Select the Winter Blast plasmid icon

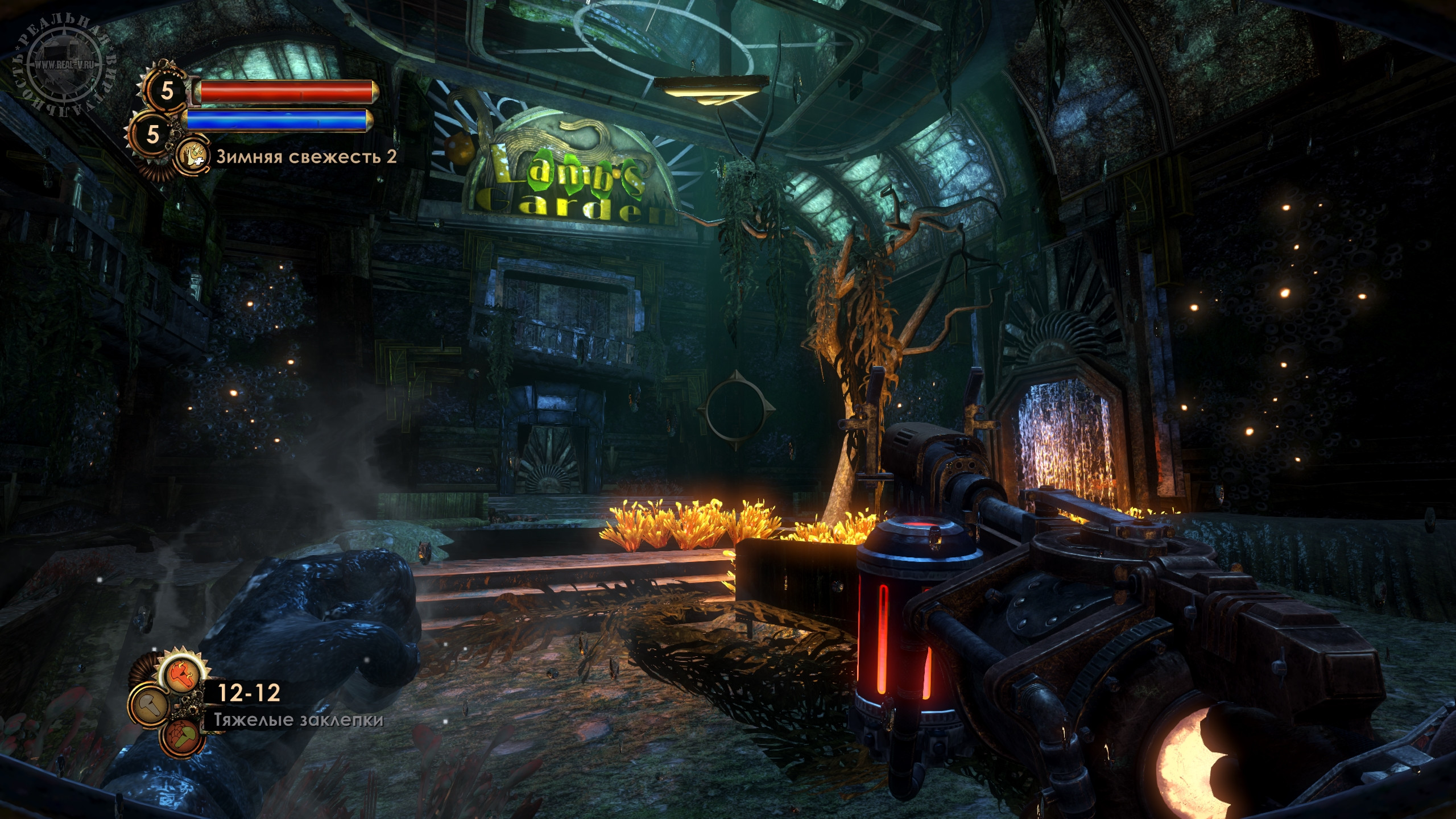(192, 156)
